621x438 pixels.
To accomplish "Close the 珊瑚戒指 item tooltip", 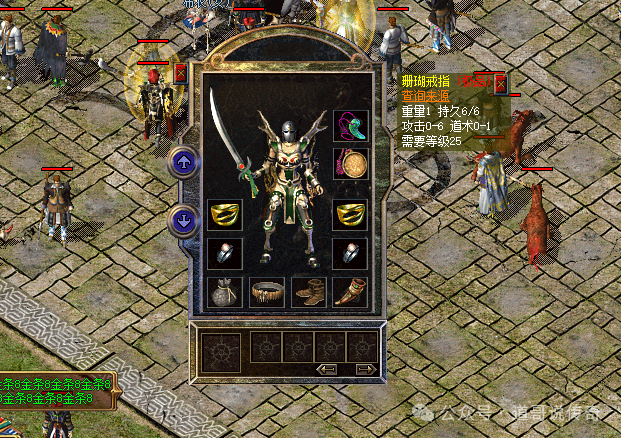I will [x=500, y=84].
